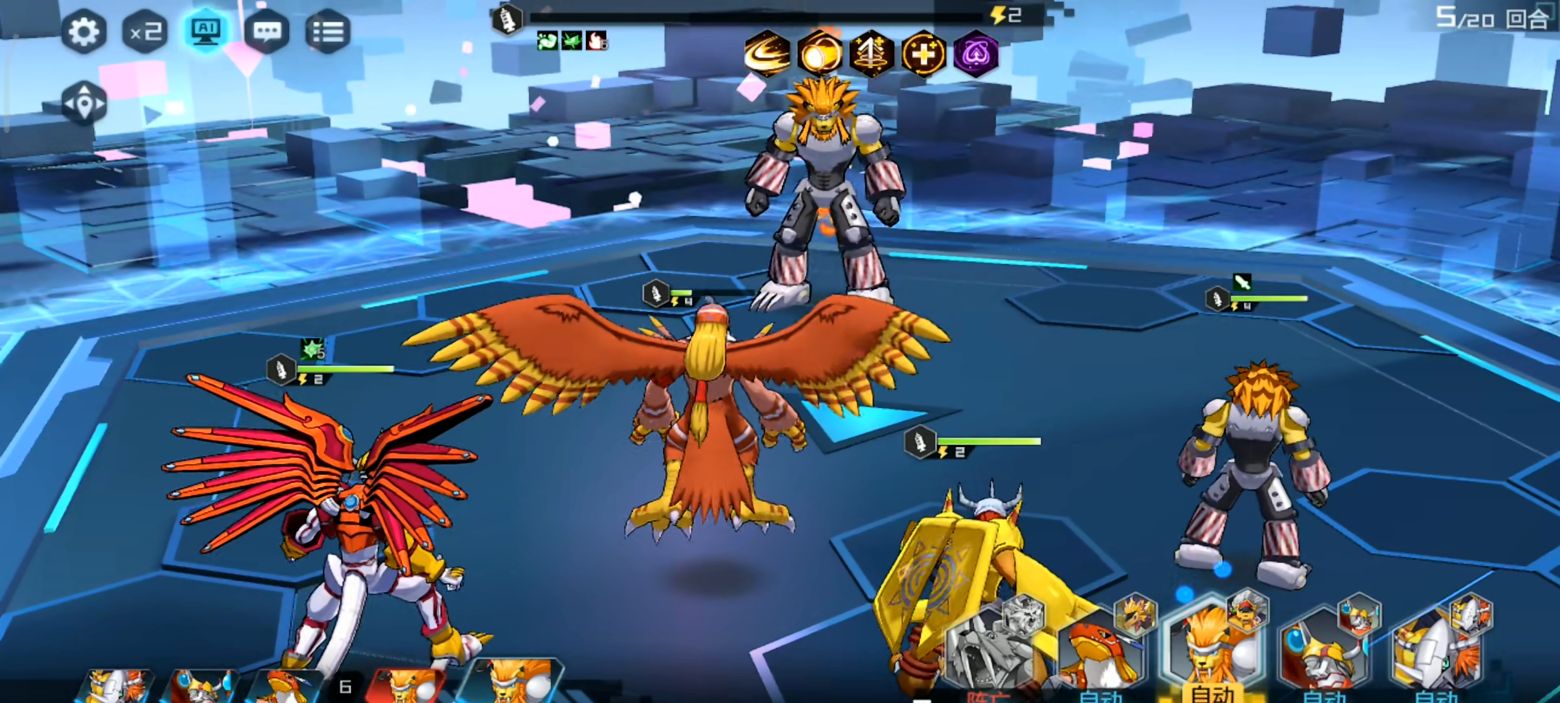Use the orange energy blast skill
Image resolution: width=1560 pixels, height=703 pixels.
pyautogui.click(x=820, y=53)
